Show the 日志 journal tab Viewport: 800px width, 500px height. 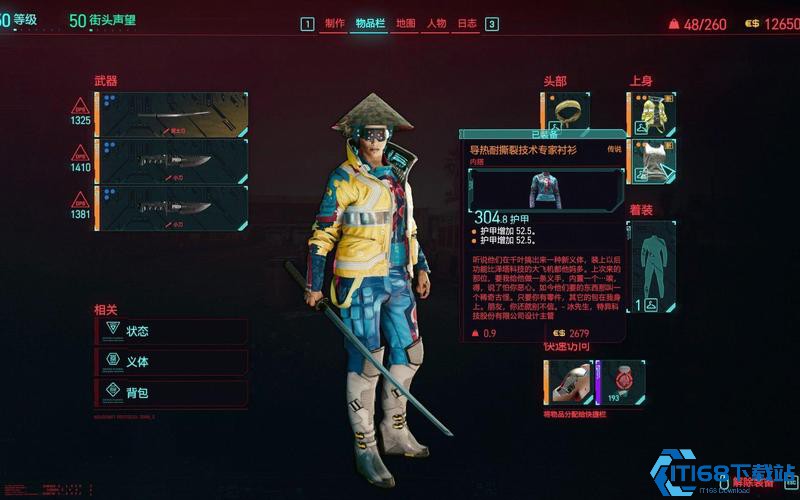pyautogui.click(x=467, y=24)
